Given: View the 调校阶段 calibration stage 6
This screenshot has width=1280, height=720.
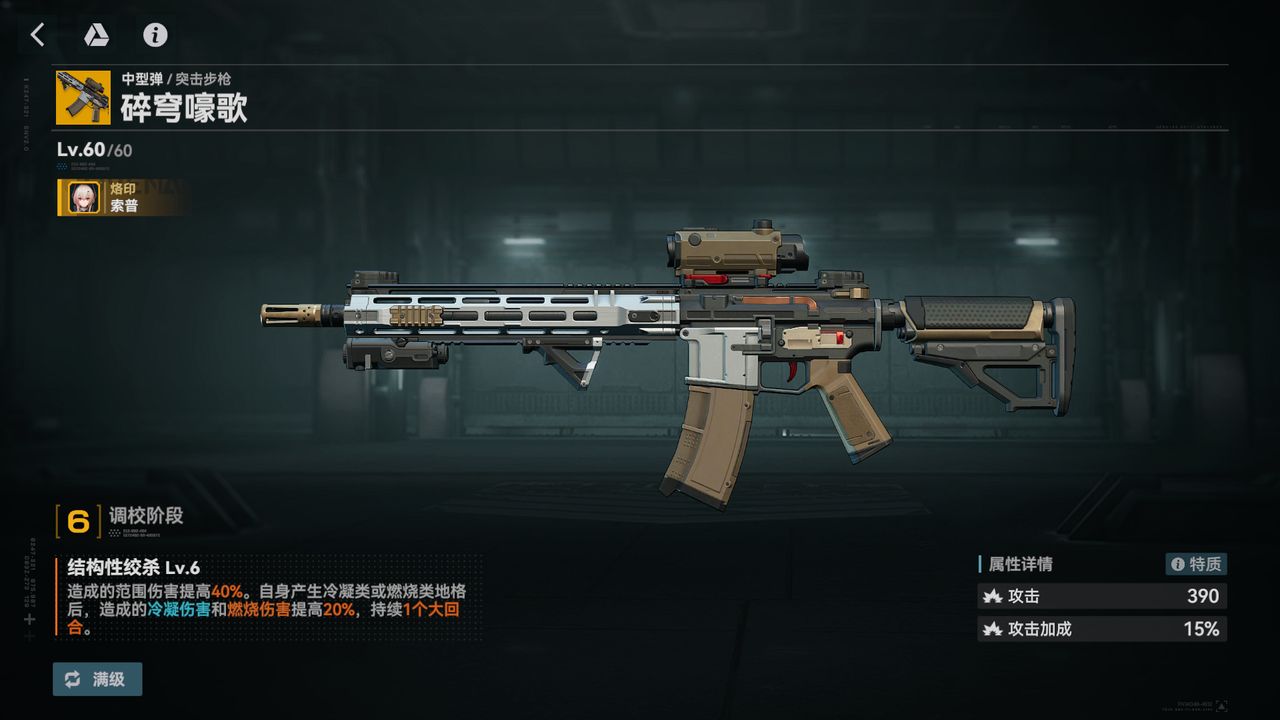Looking at the screenshot, I should pos(79,521).
